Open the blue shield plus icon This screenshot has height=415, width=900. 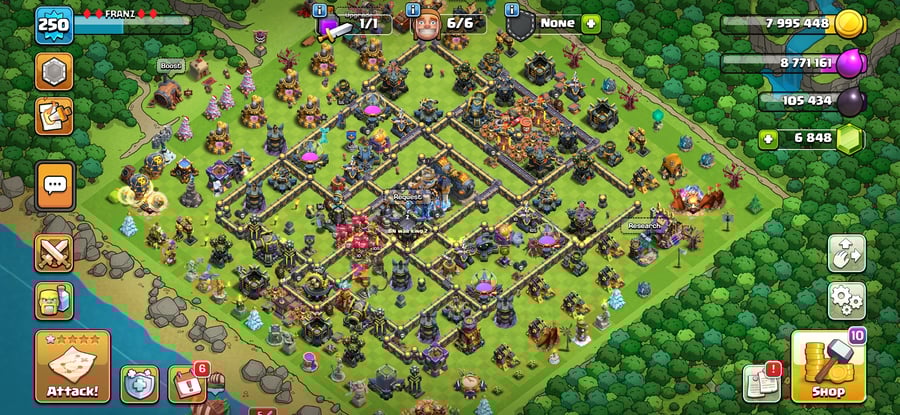pos(139,383)
